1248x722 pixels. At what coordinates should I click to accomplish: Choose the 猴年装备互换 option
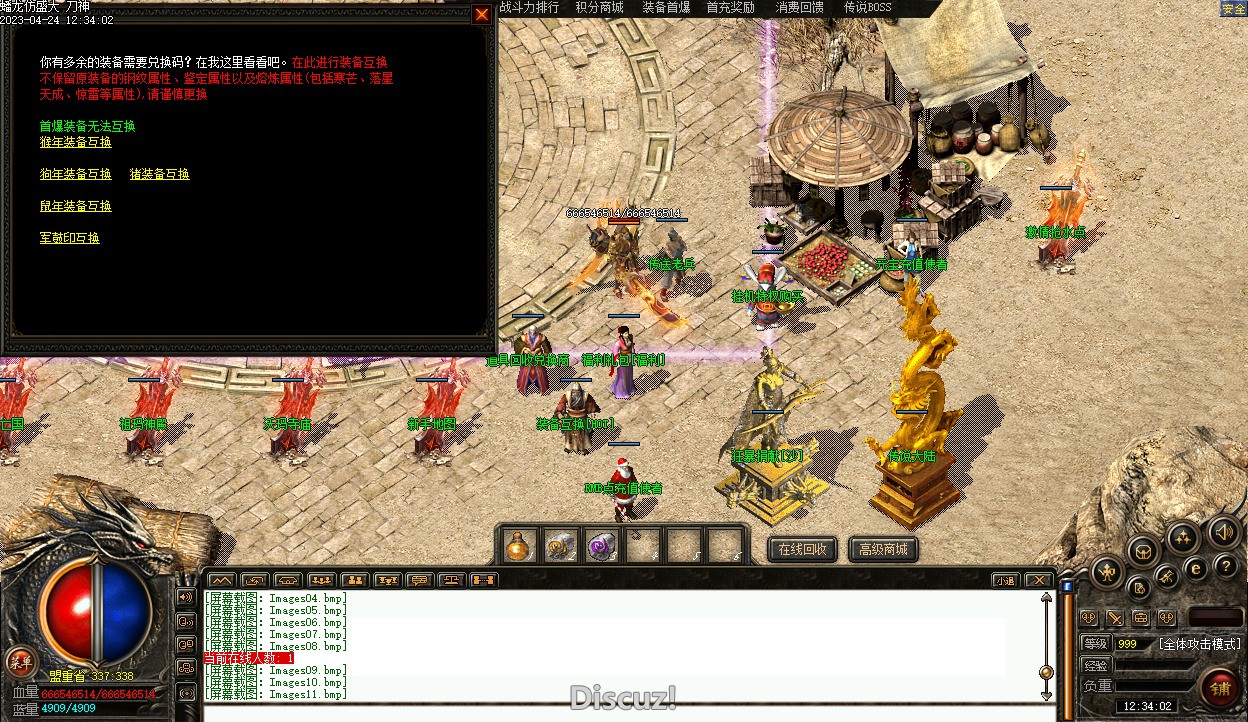tap(75, 142)
